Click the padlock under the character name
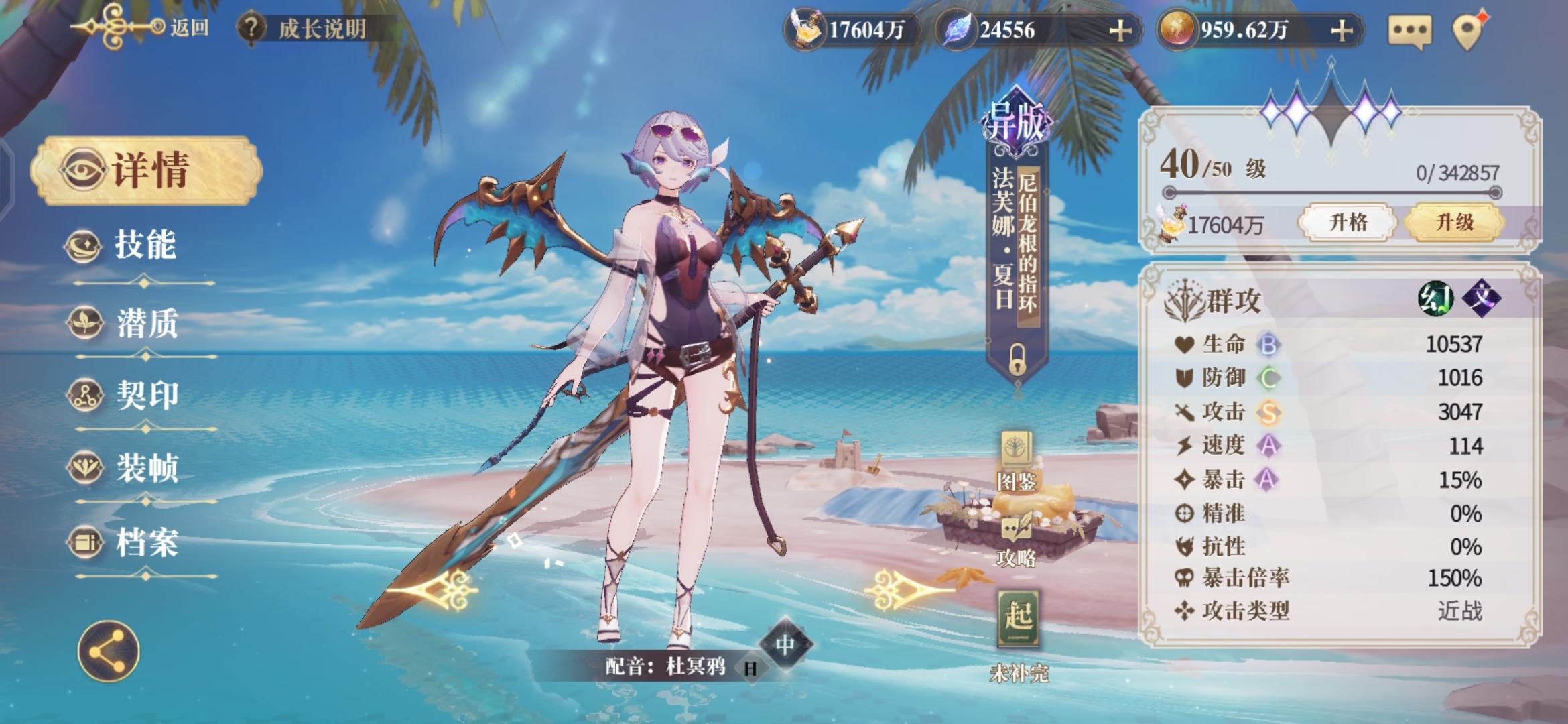Image resolution: width=1568 pixels, height=724 pixels. pyautogui.click(x=1017, y=359)
